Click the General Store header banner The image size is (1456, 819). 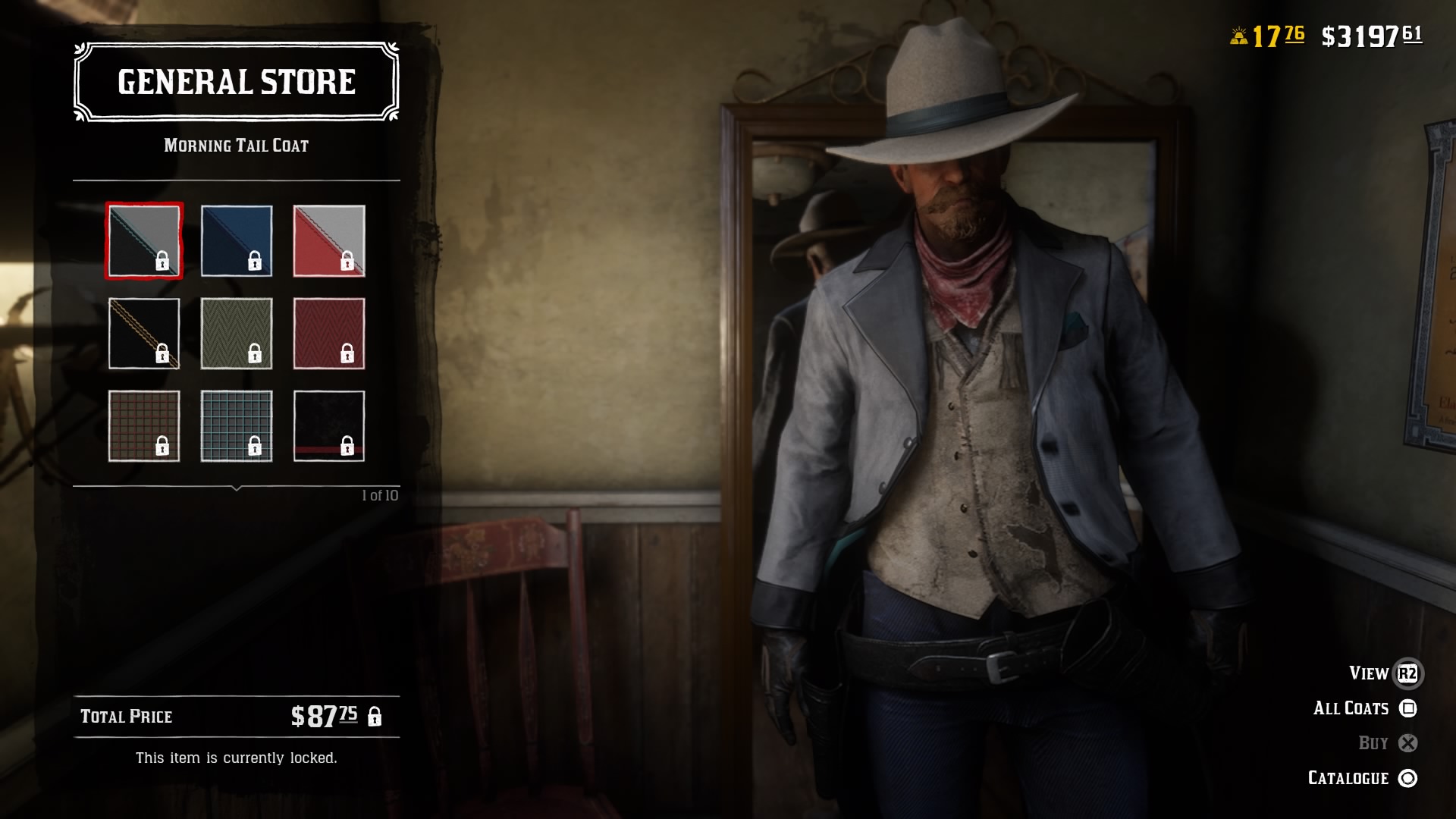236,82
